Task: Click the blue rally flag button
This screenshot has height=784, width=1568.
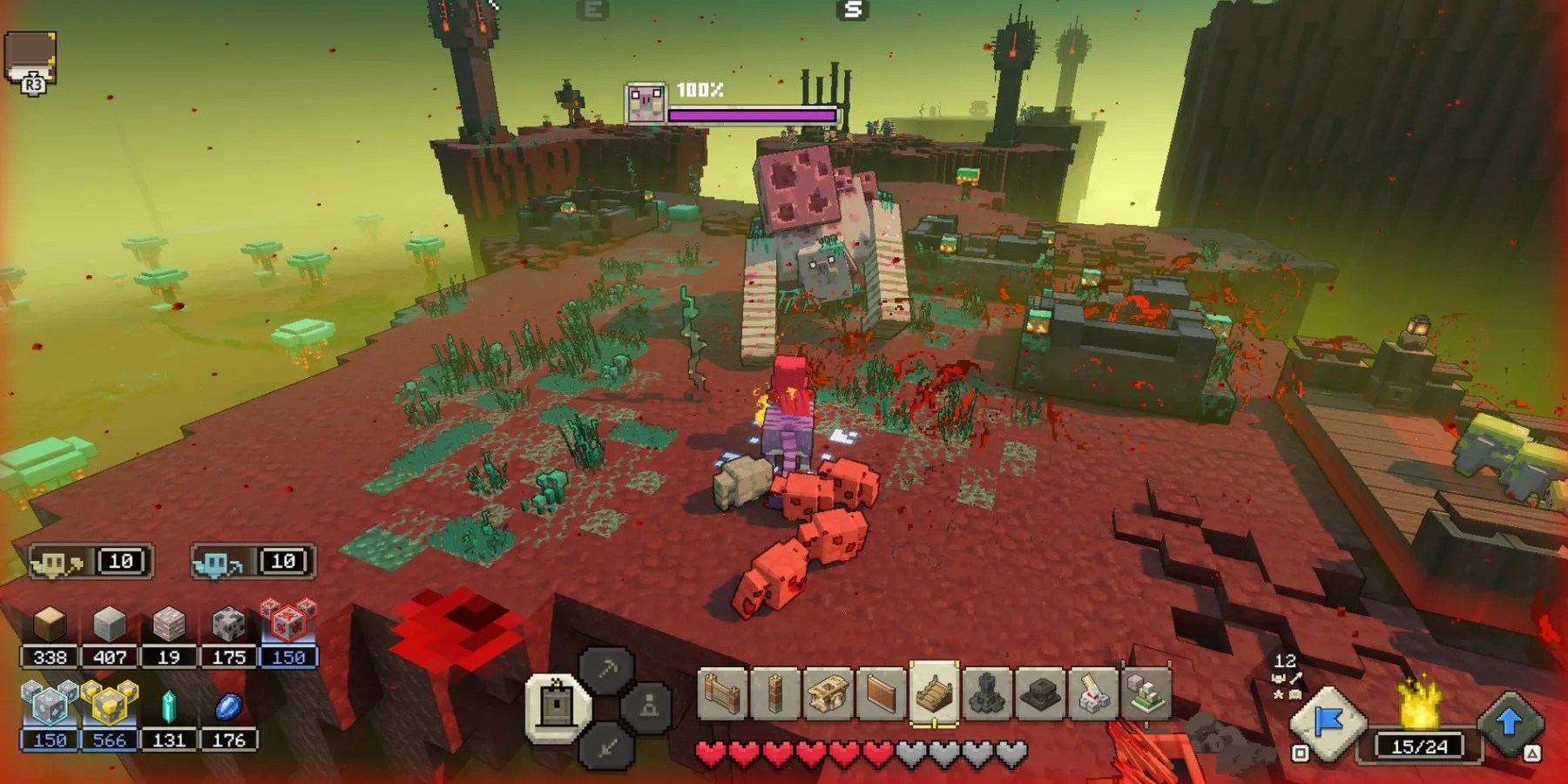Action: tap(1328, 721)
